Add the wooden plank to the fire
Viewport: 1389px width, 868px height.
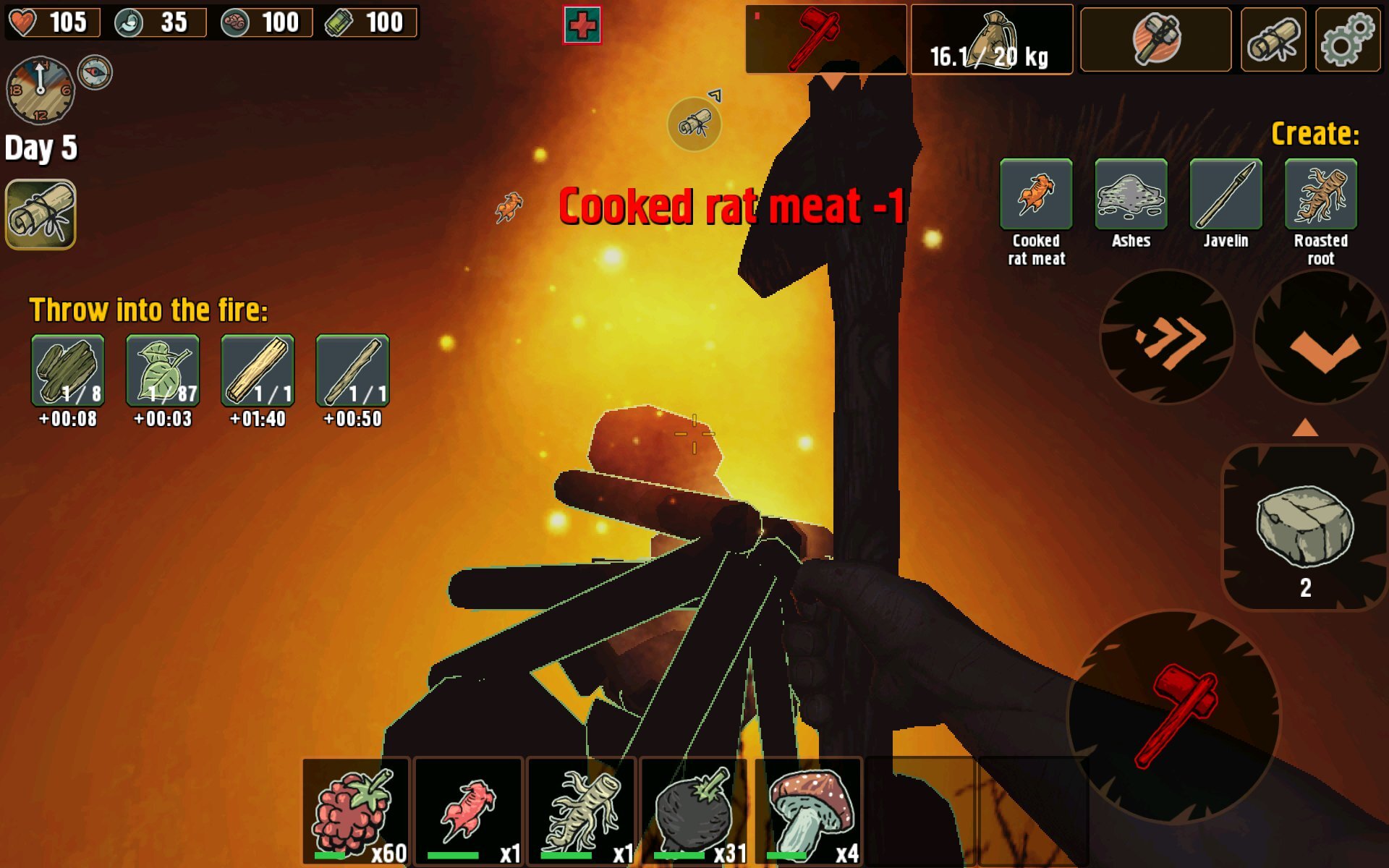(258, 370)
